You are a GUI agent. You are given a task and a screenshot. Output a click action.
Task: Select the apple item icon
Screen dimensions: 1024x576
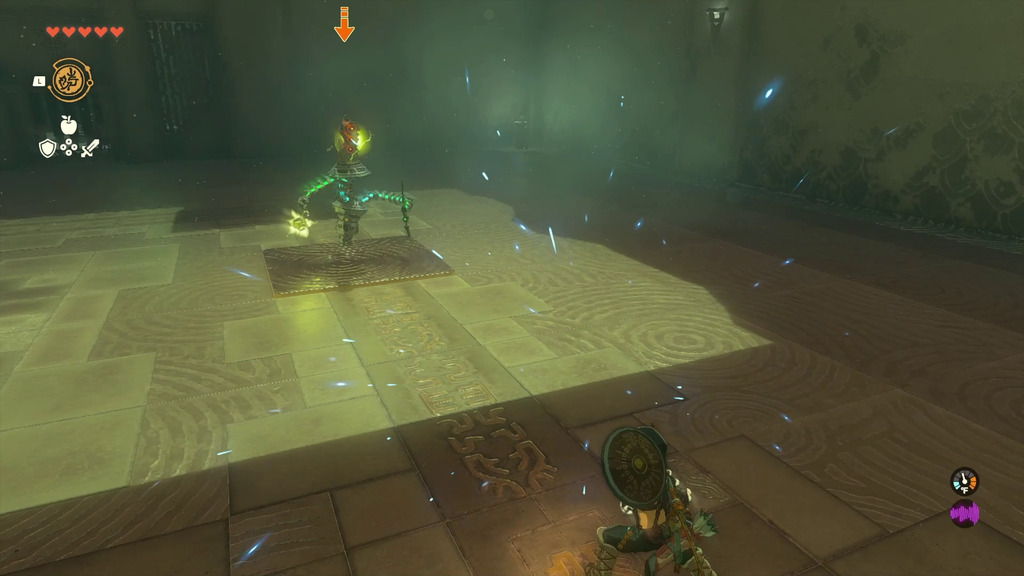click(x=68, y=125)
